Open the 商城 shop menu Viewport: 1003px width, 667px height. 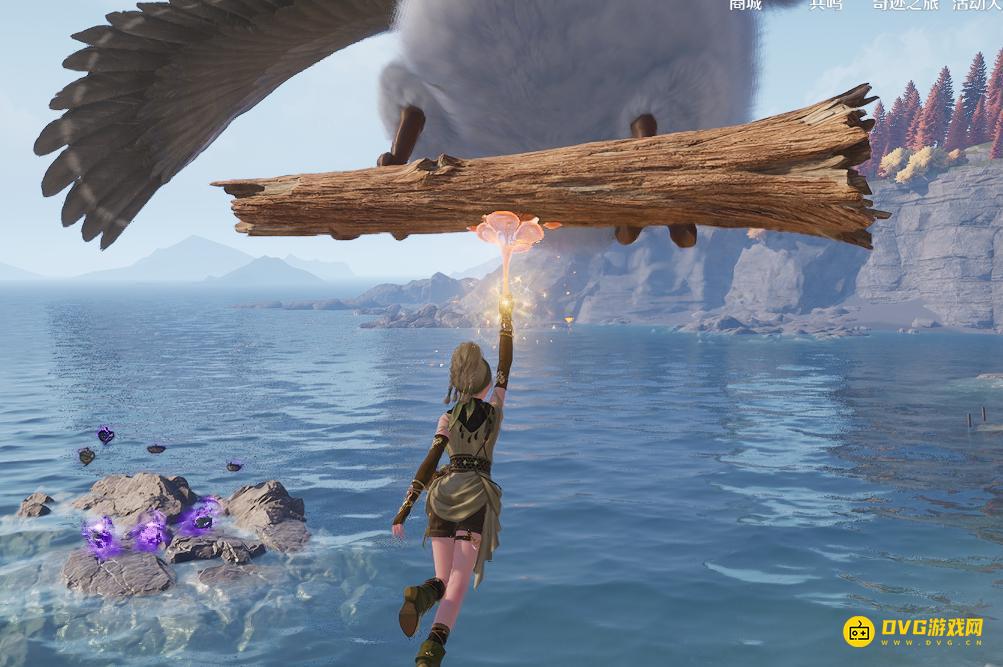pos(745,4)
